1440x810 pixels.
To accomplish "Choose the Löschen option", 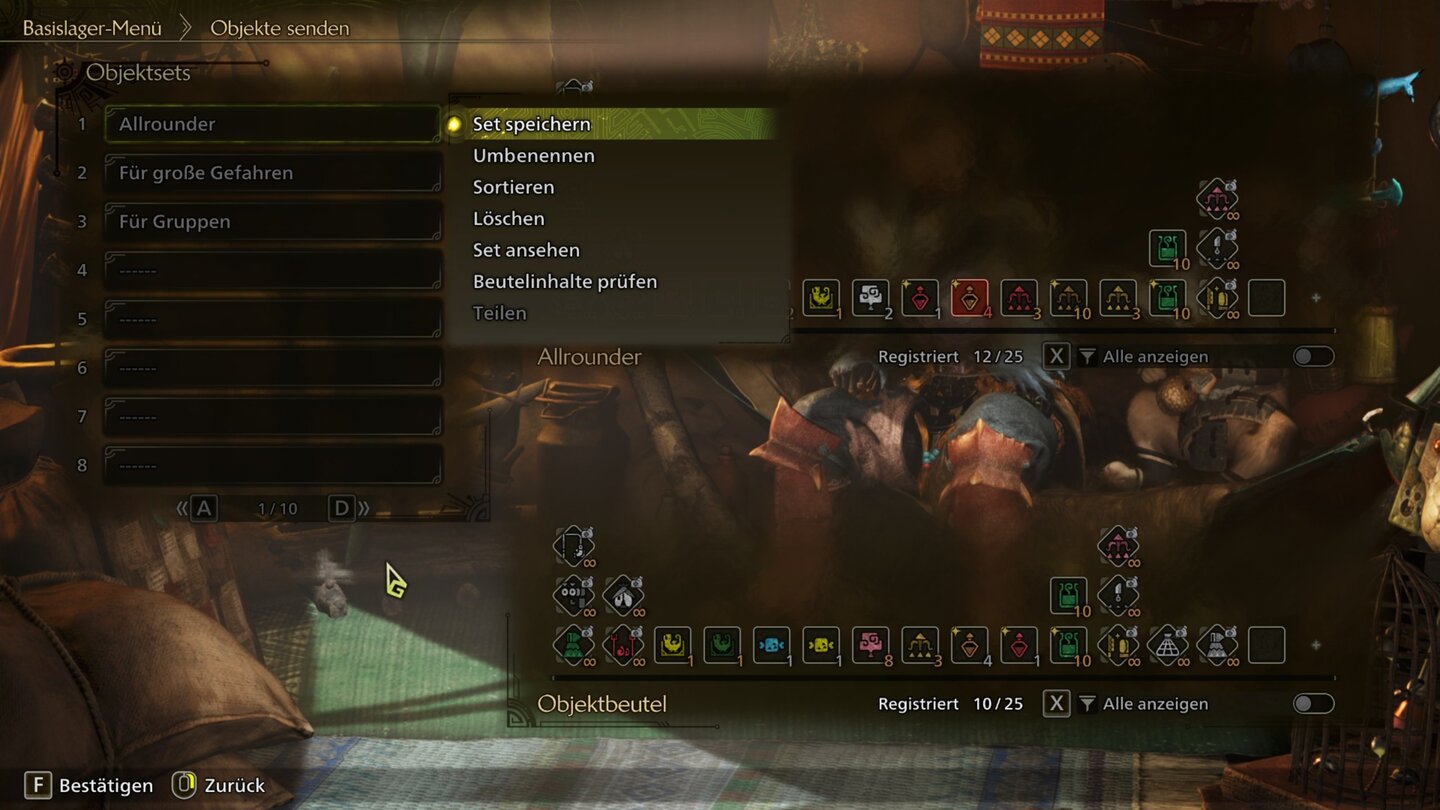I will pyautogui.click(x=508, y=219).
